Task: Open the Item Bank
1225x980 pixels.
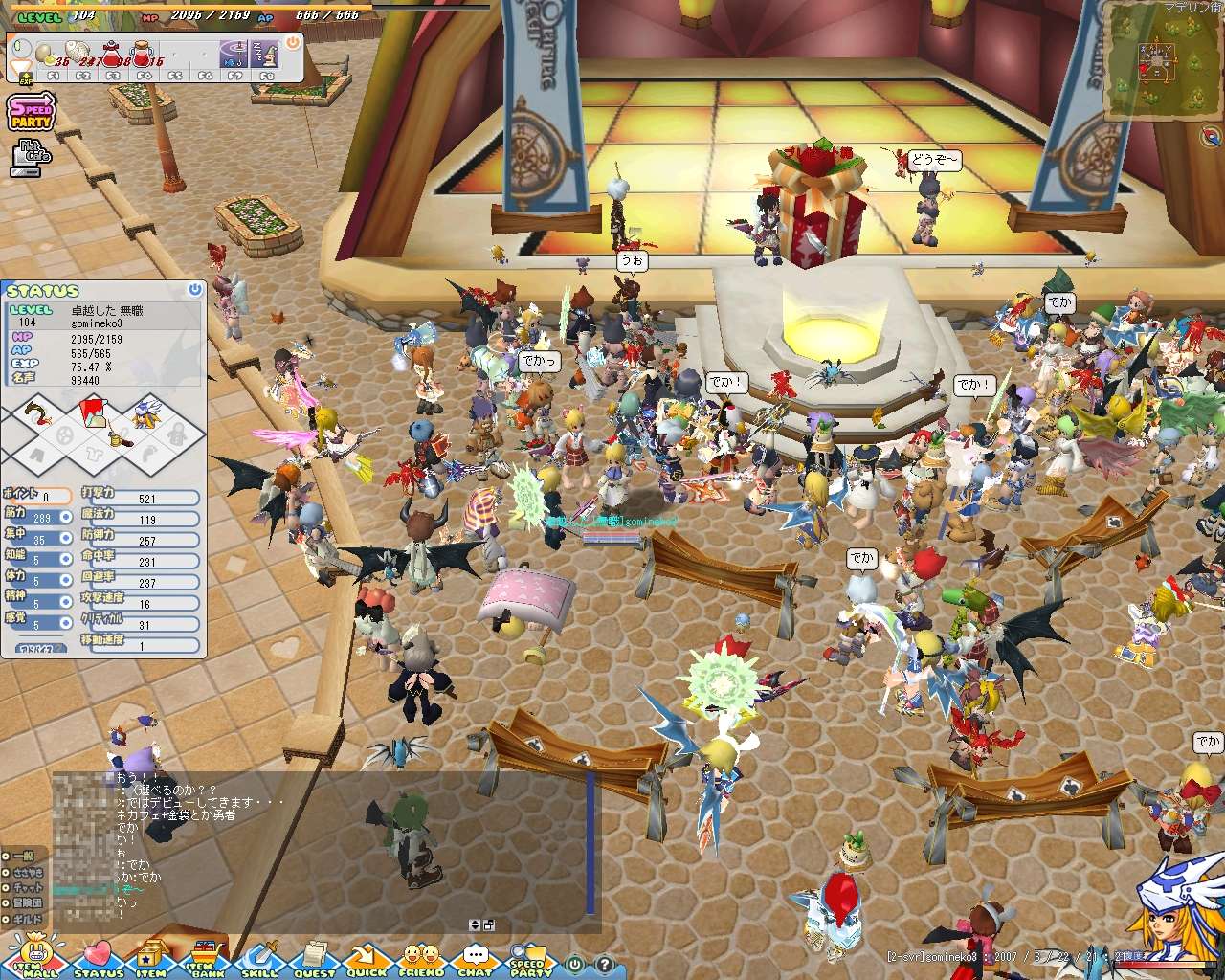Action: (x=204, y=957)
